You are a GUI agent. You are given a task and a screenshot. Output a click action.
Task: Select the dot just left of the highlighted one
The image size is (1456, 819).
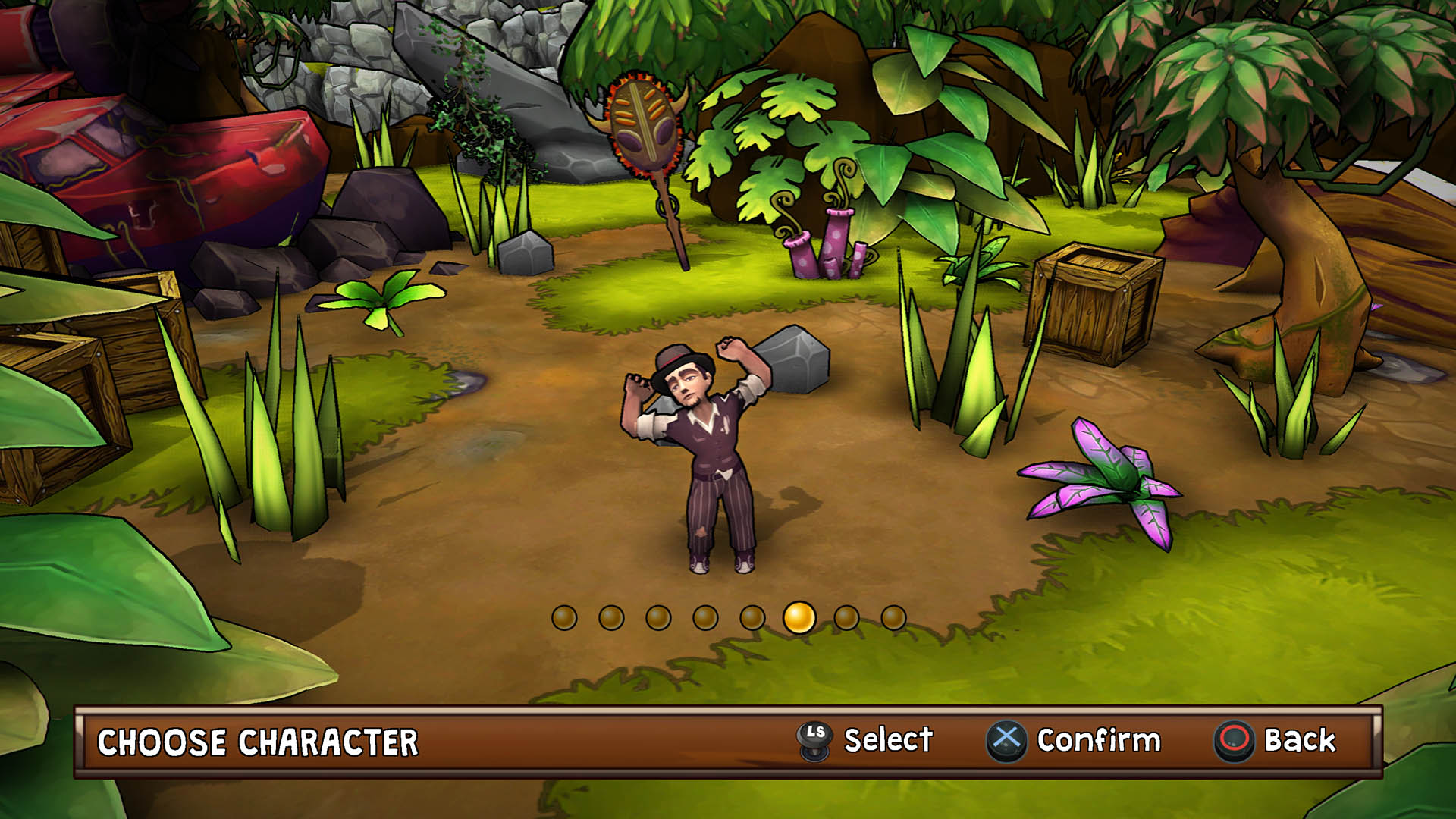click(x=752, y=618)
